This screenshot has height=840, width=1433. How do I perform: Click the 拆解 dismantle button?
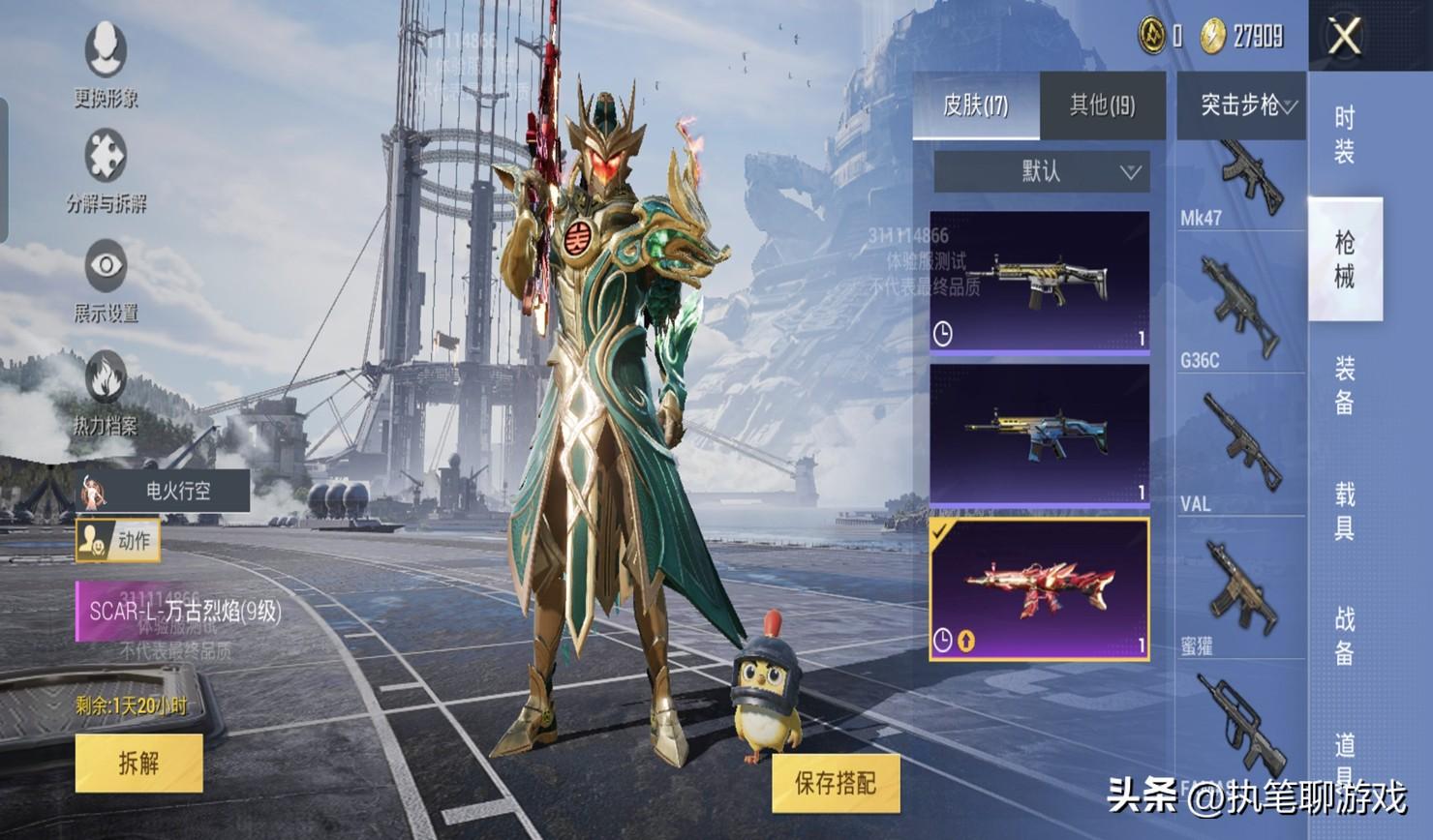pyautogui.click(x=138, y=763)
